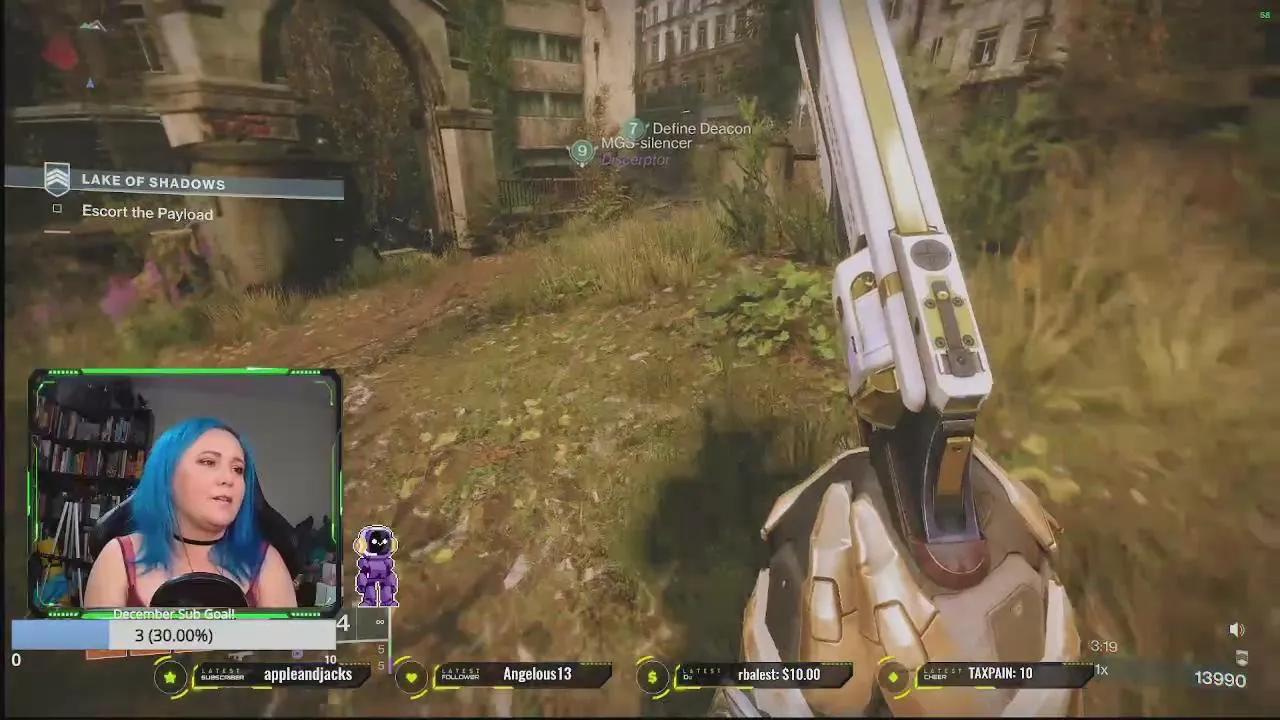The image size is (1280, 720).
Task: Expand the Define Deacon player nameplate
Action: tap(700, 128)
